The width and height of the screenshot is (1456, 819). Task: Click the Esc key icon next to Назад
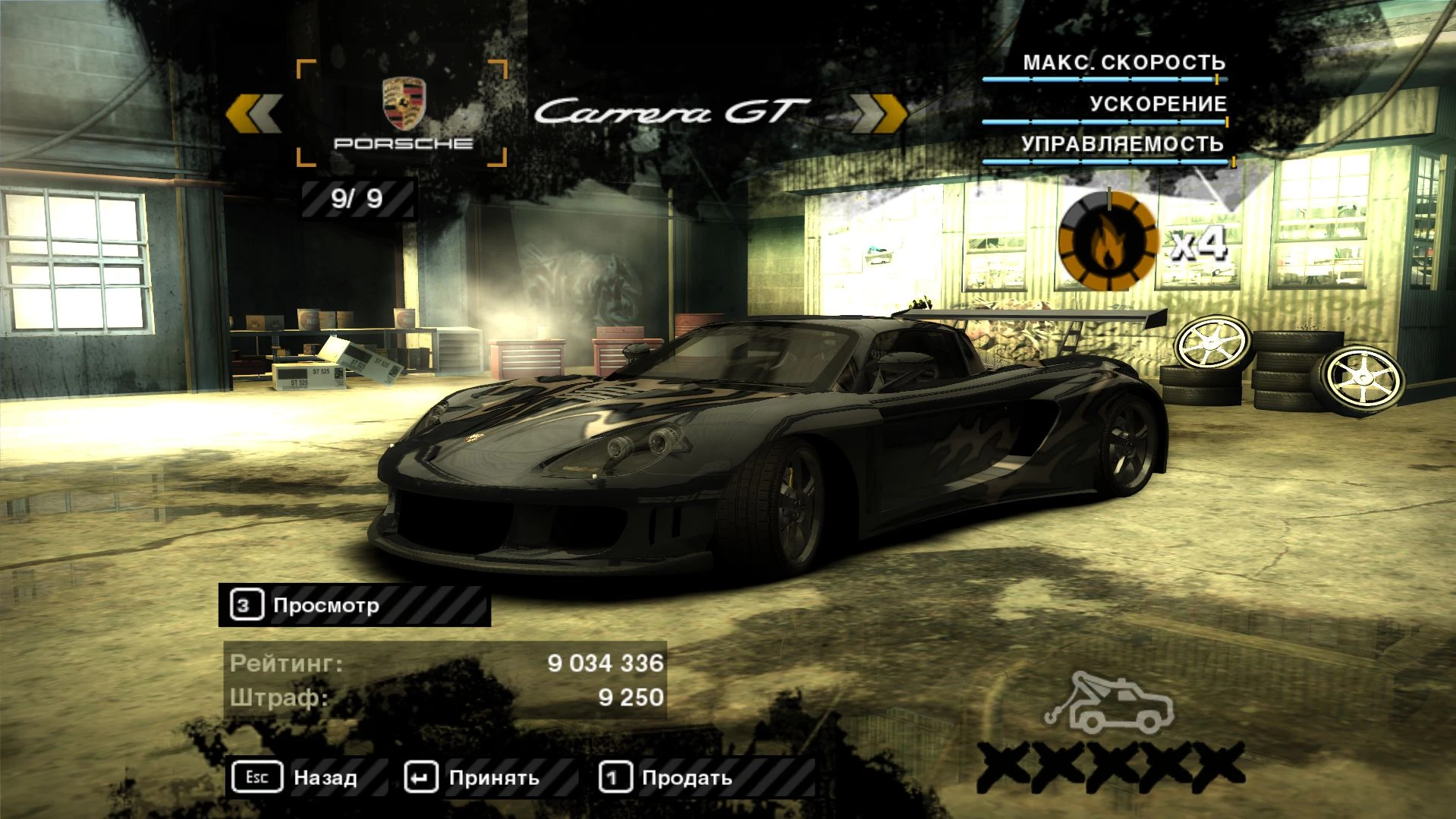pyautogui.click(x=256, y=776)
